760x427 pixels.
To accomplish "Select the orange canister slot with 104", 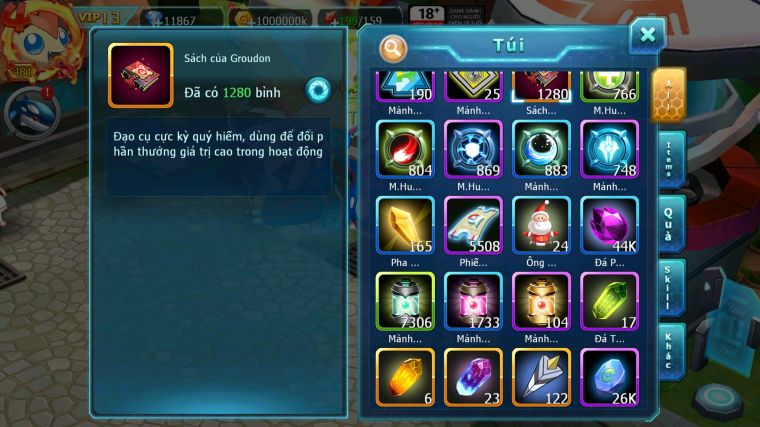I will (541, 301).
